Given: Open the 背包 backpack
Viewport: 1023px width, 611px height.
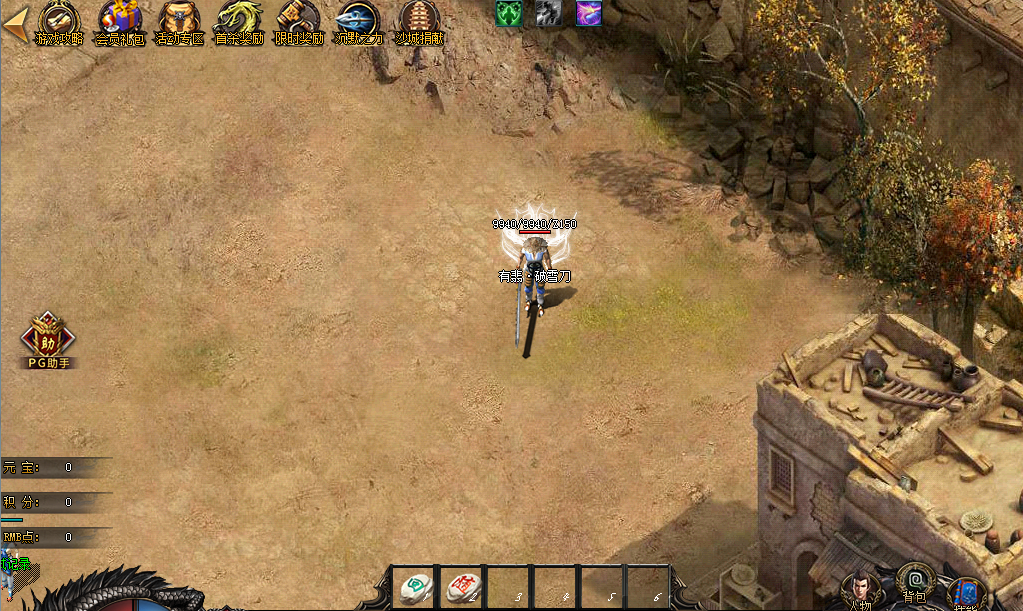Looking at the screenshot, I should click(914, 584).
